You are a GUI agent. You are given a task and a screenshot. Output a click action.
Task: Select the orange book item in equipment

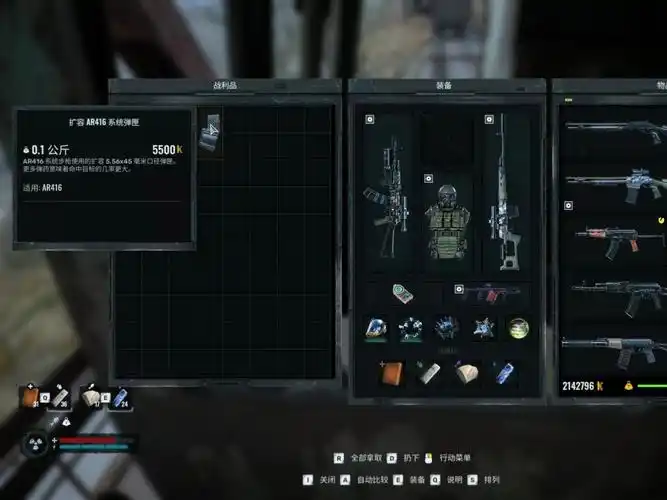(x=389, y=372)
